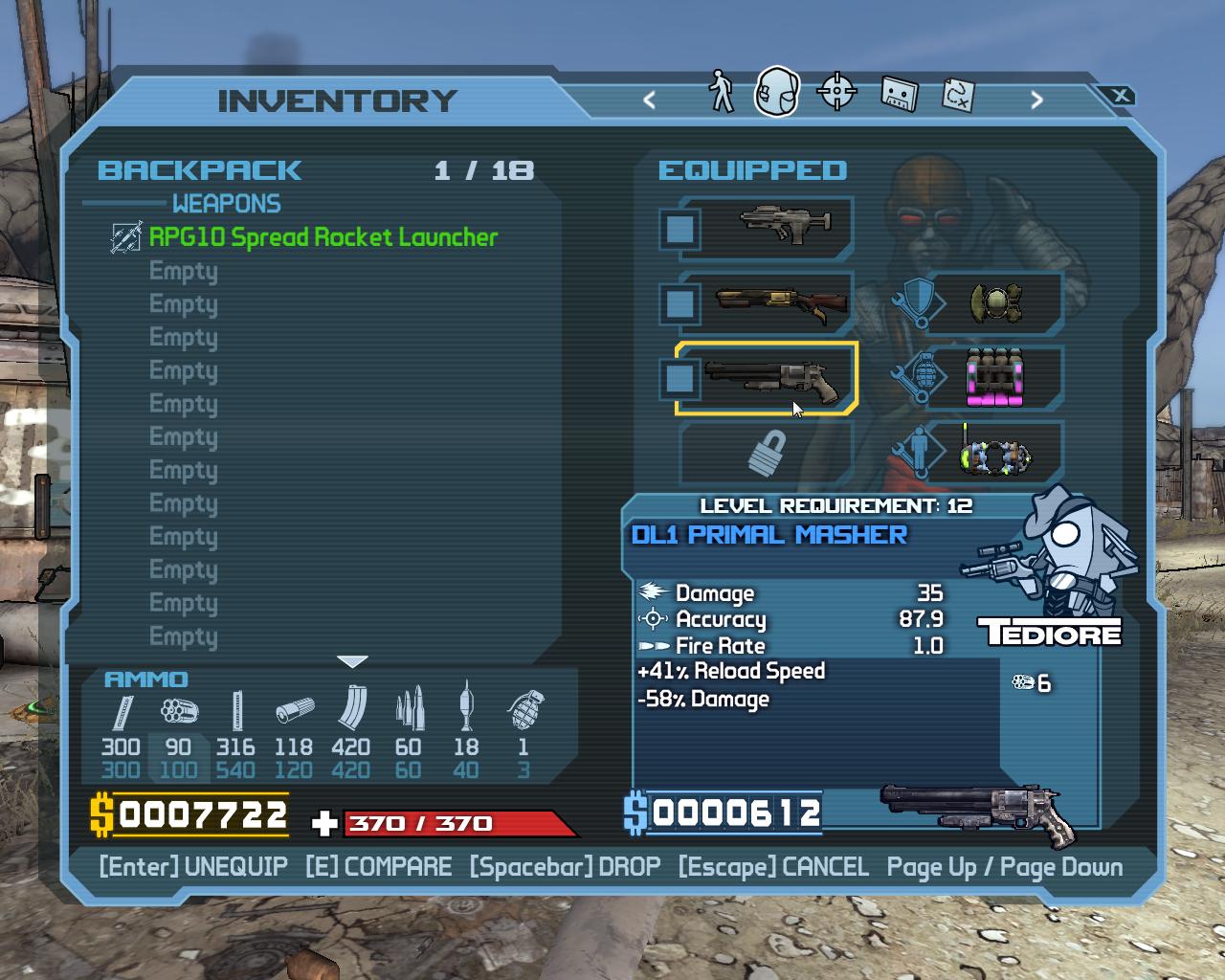Viewport: 1225px width, 980px height.
Task: Click the UNEQUIP command
Action: point(193,867)
